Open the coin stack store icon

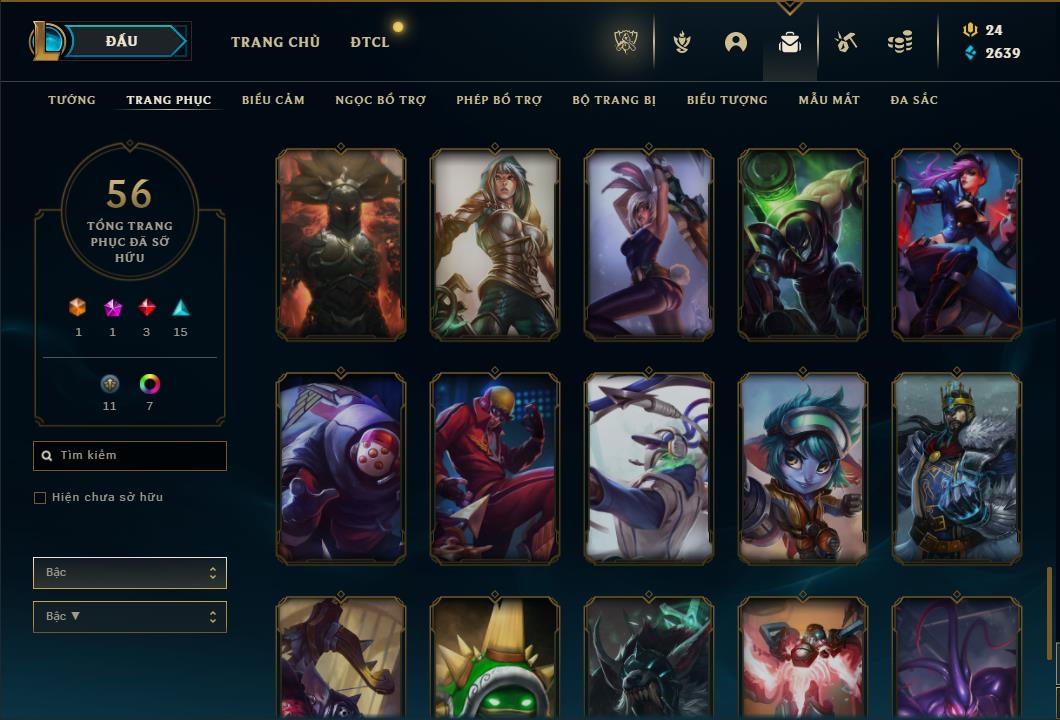coord(900,42)
